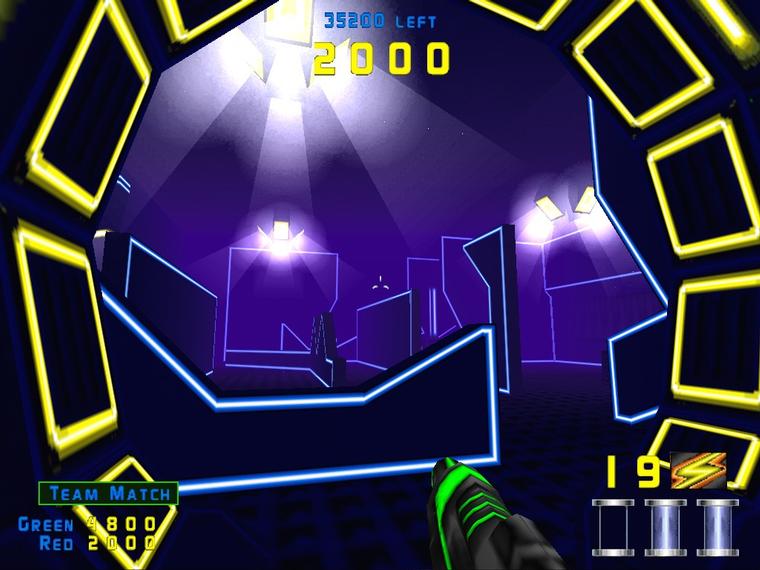Viewport: 760px width, 570px height.
Task: Select the empty energy canister
Action: tap(613, 526)
